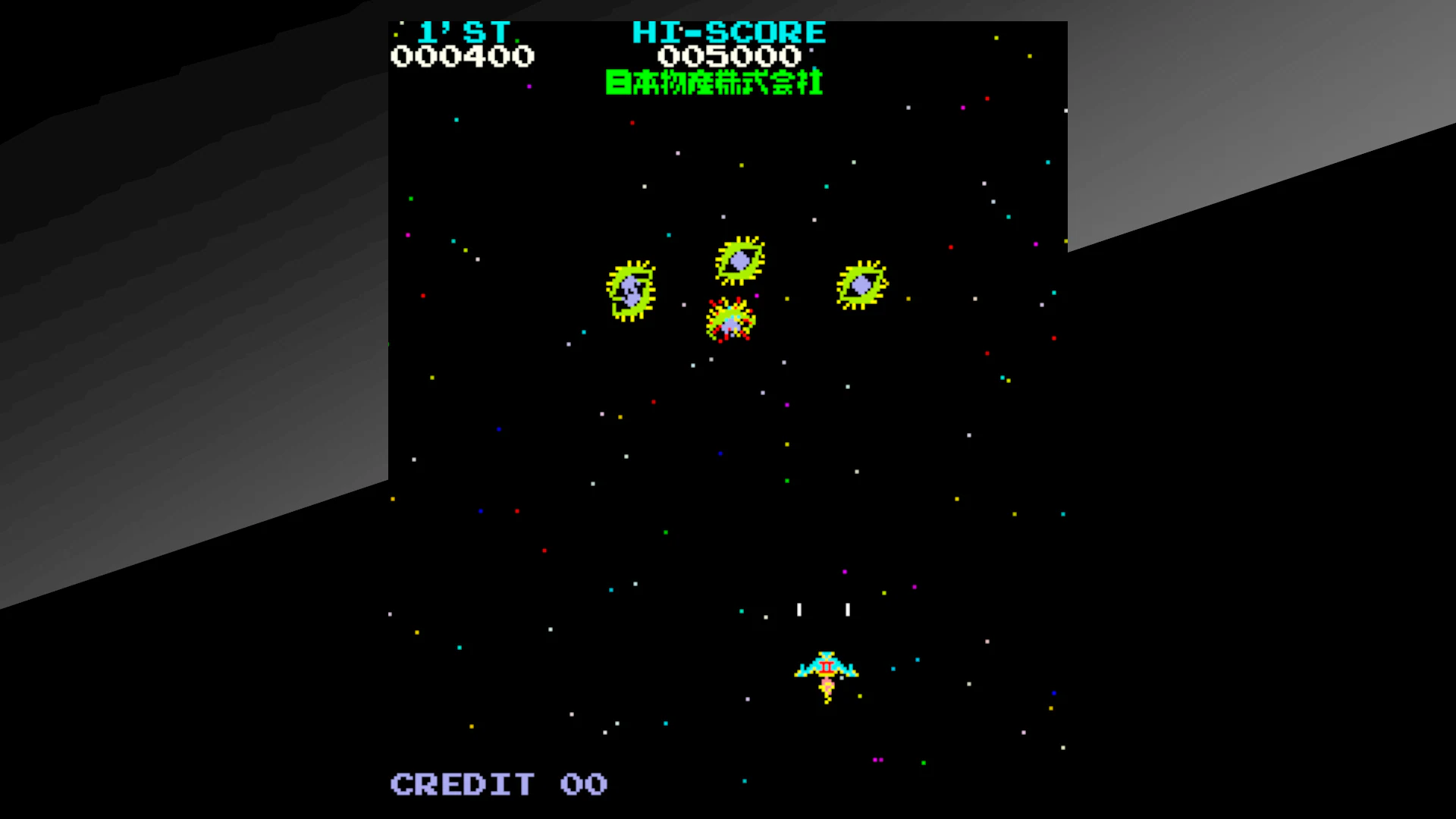Click the green enemy on the right side
The image size is (1456, 819).
click(861, 283)
